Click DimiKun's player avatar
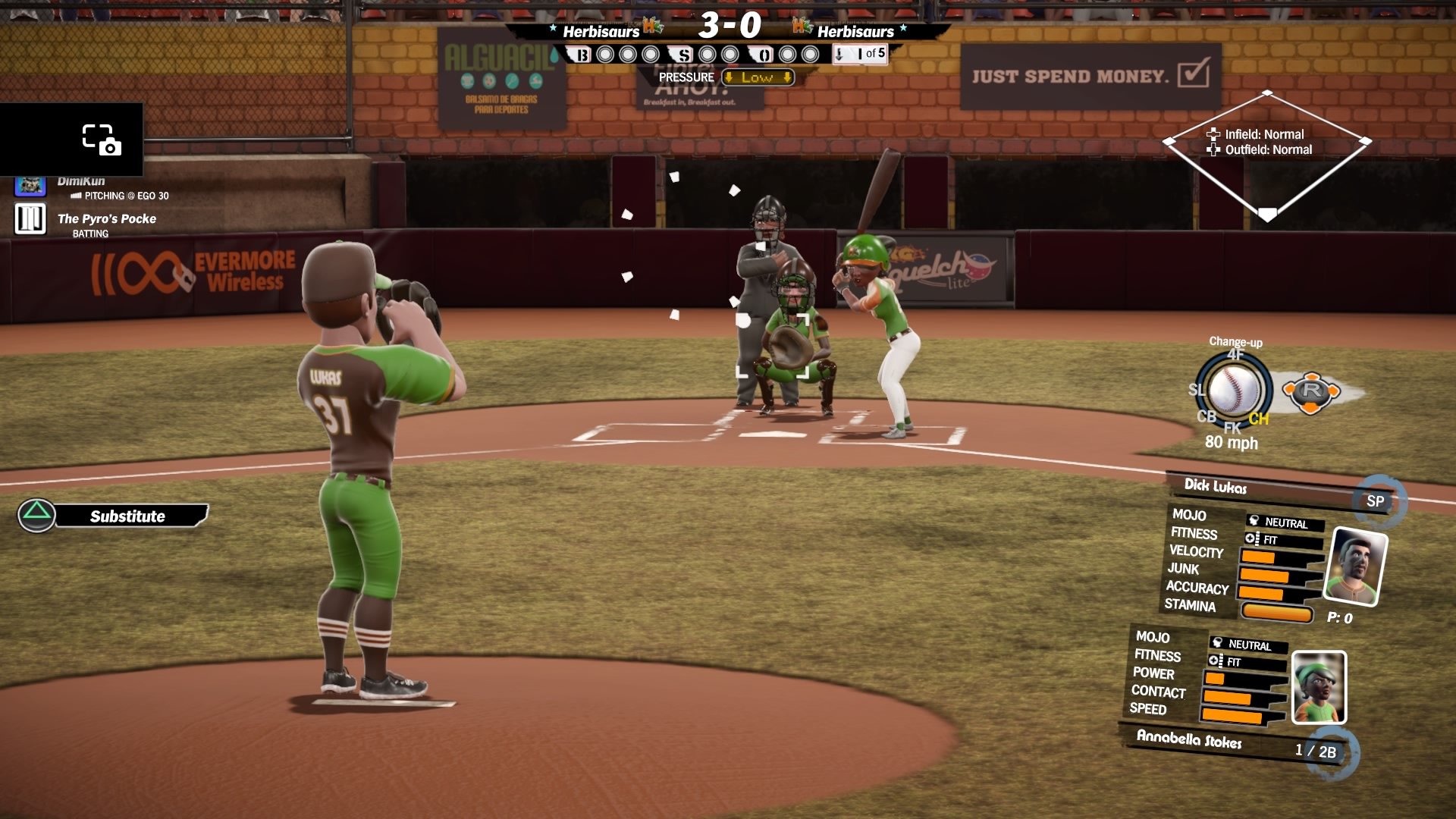The width and height of the screenshot is (1456, 819). (x=30, y=186)
